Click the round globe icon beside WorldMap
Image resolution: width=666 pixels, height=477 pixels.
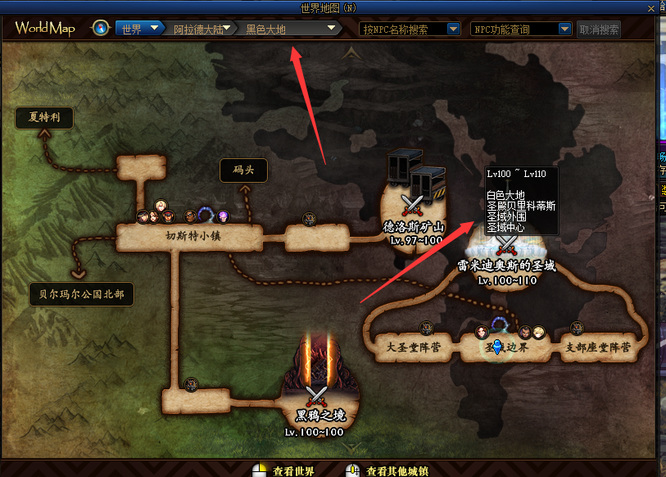pyautogui.click(x=100, y=28)
